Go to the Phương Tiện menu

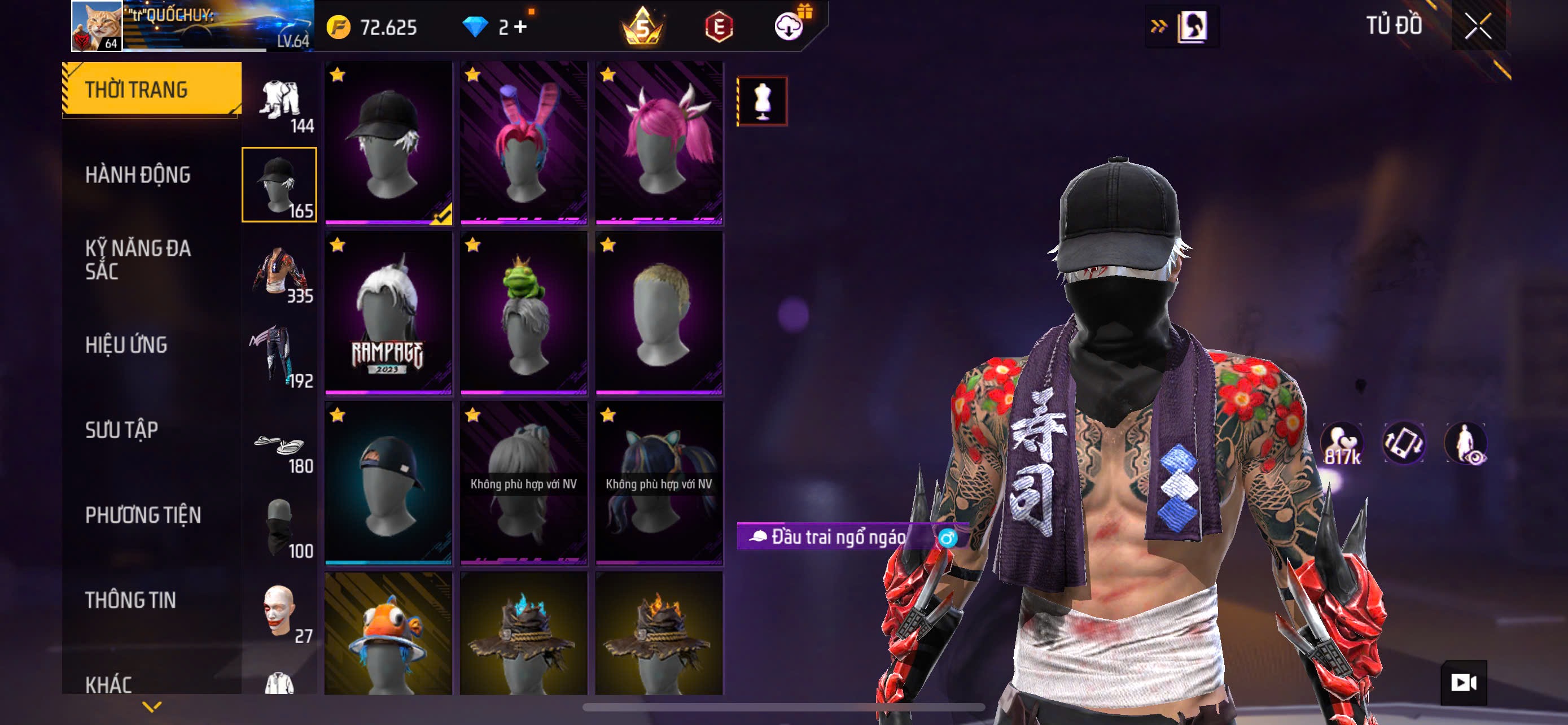[143, 516]
